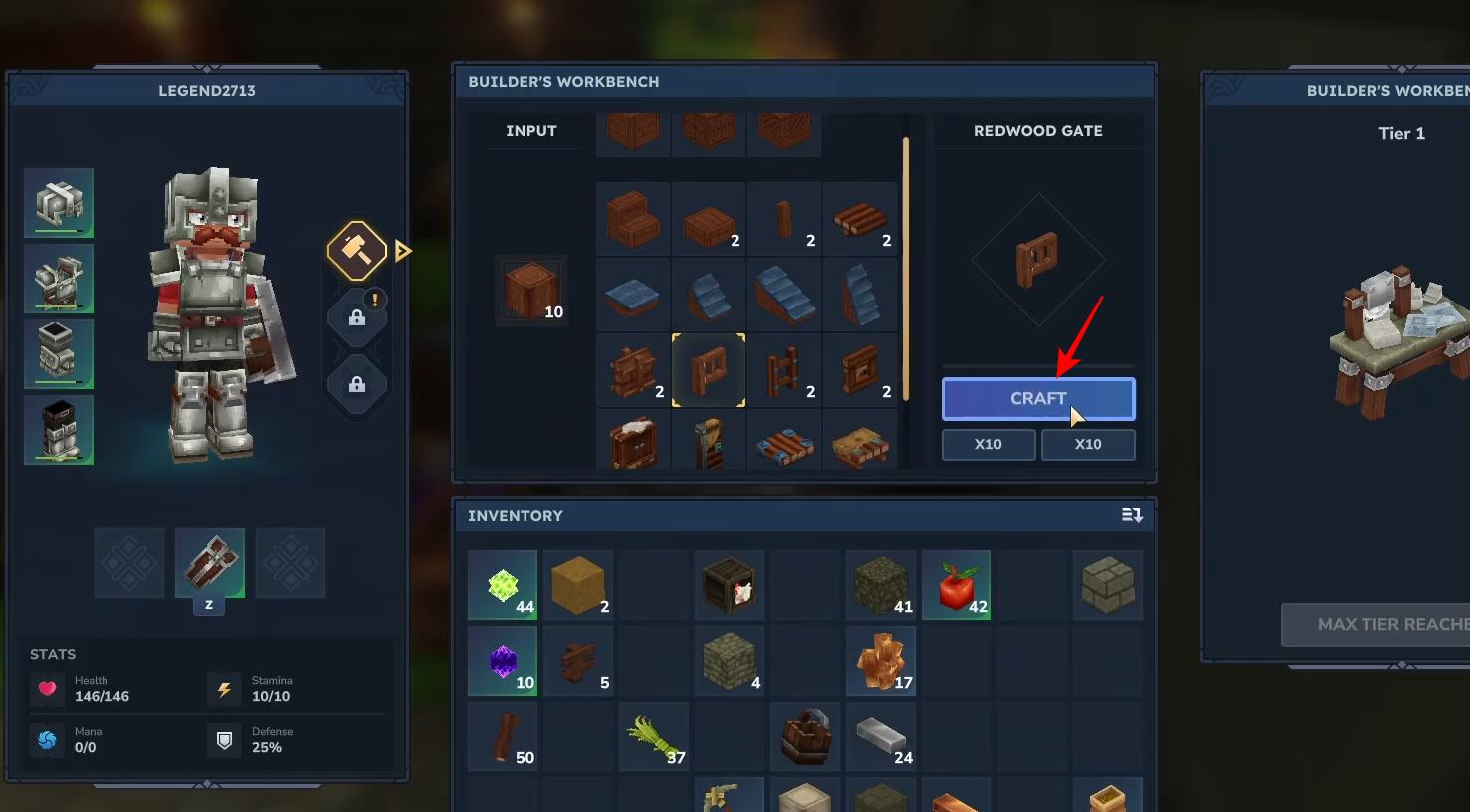
Task: Pick the plant fibre stack of 37
Action: click(654, 736)
